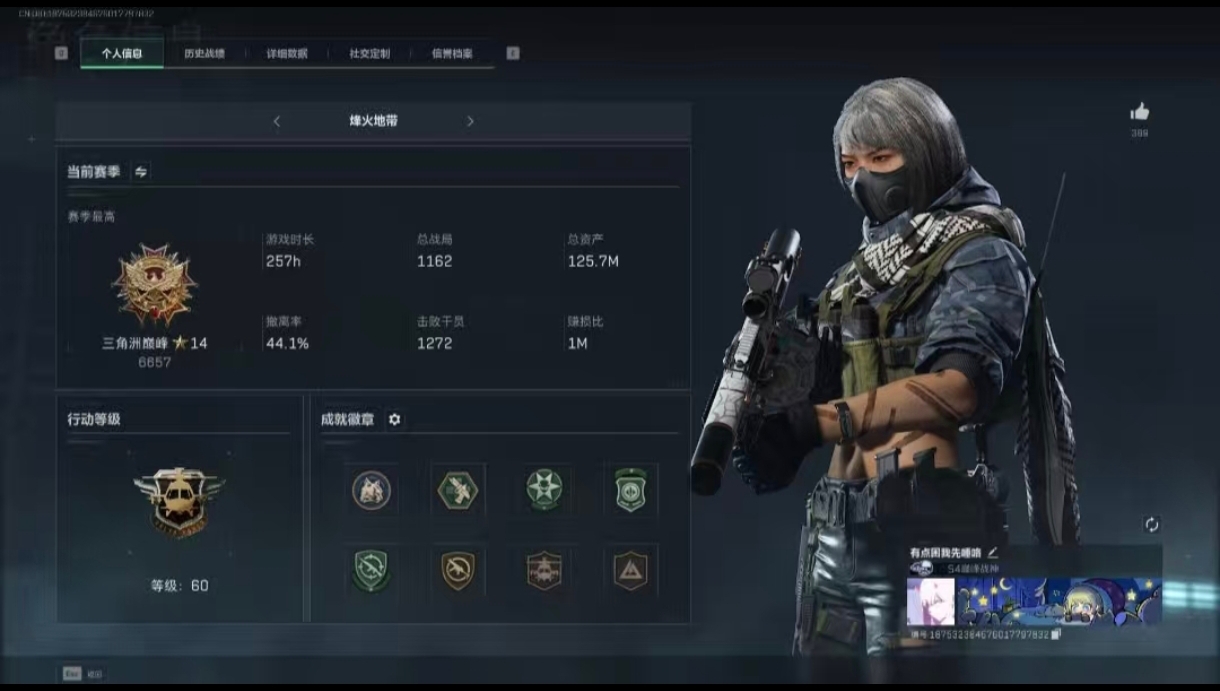Open the 成就徽章 gear settings
The height and width of the screenshot is (691, 1220).
[x=394, y=420]
